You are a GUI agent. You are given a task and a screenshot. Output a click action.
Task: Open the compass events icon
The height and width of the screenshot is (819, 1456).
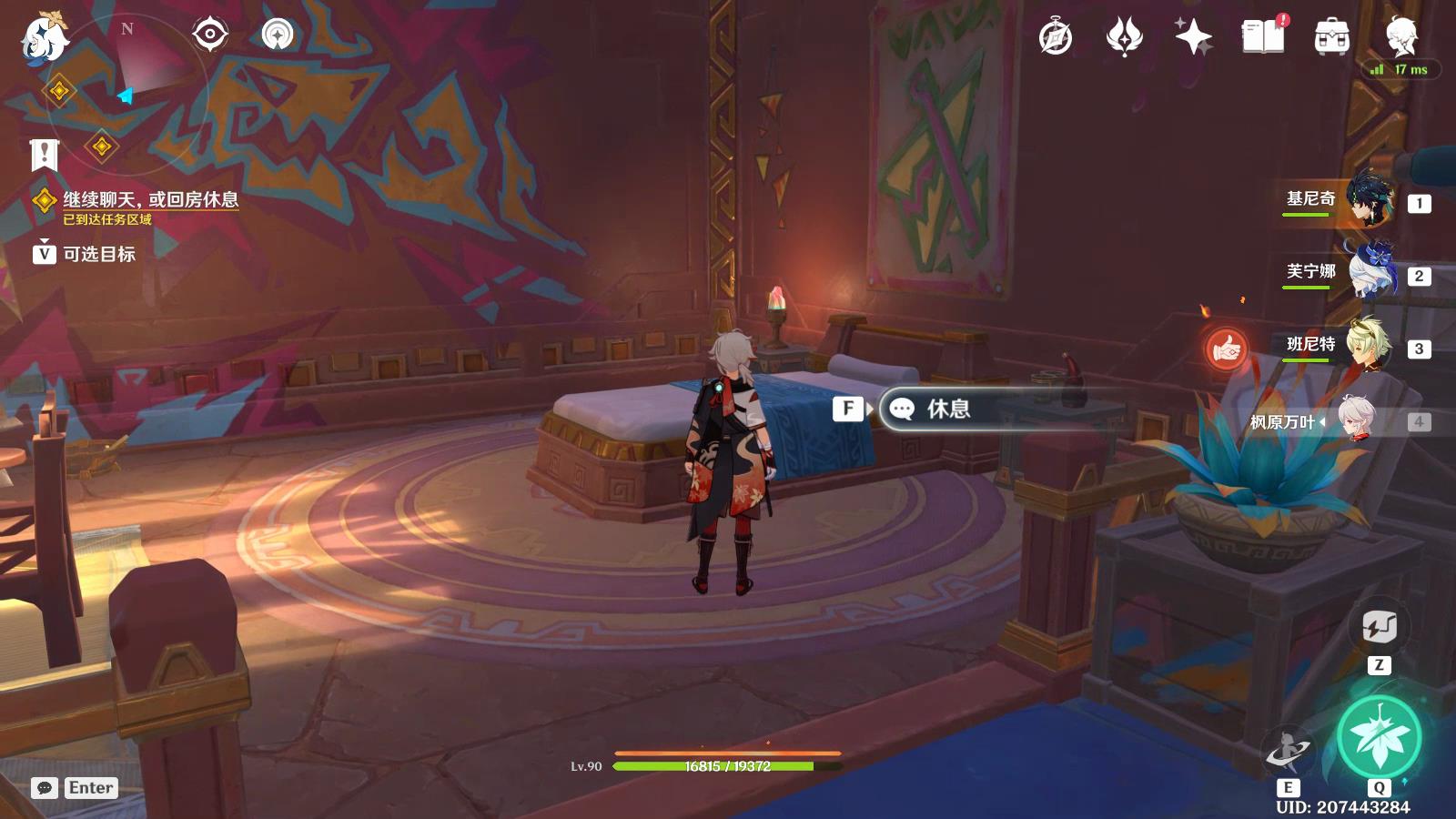1056,37
